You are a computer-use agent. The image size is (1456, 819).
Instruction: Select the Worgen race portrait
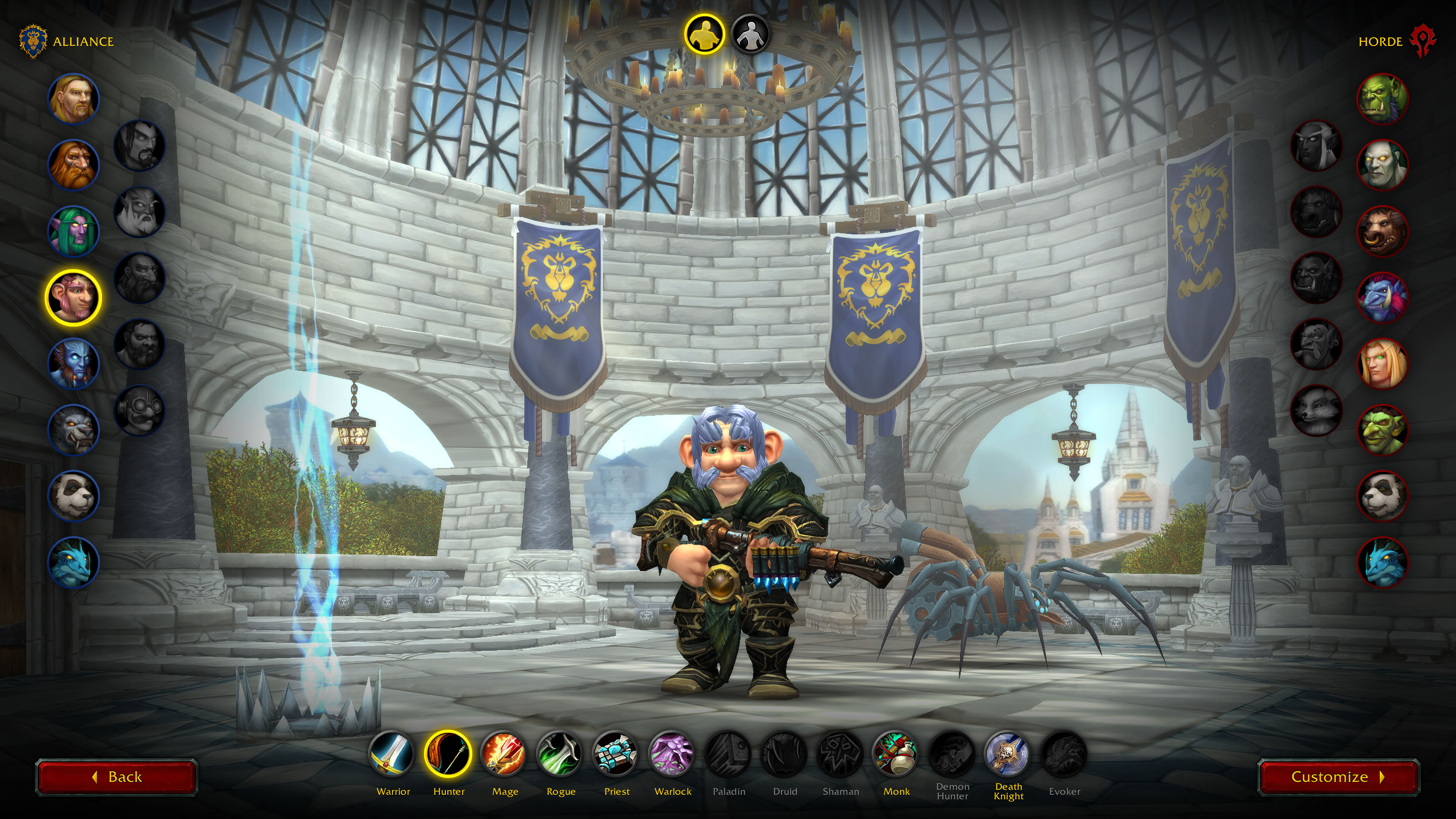[74, 430]
